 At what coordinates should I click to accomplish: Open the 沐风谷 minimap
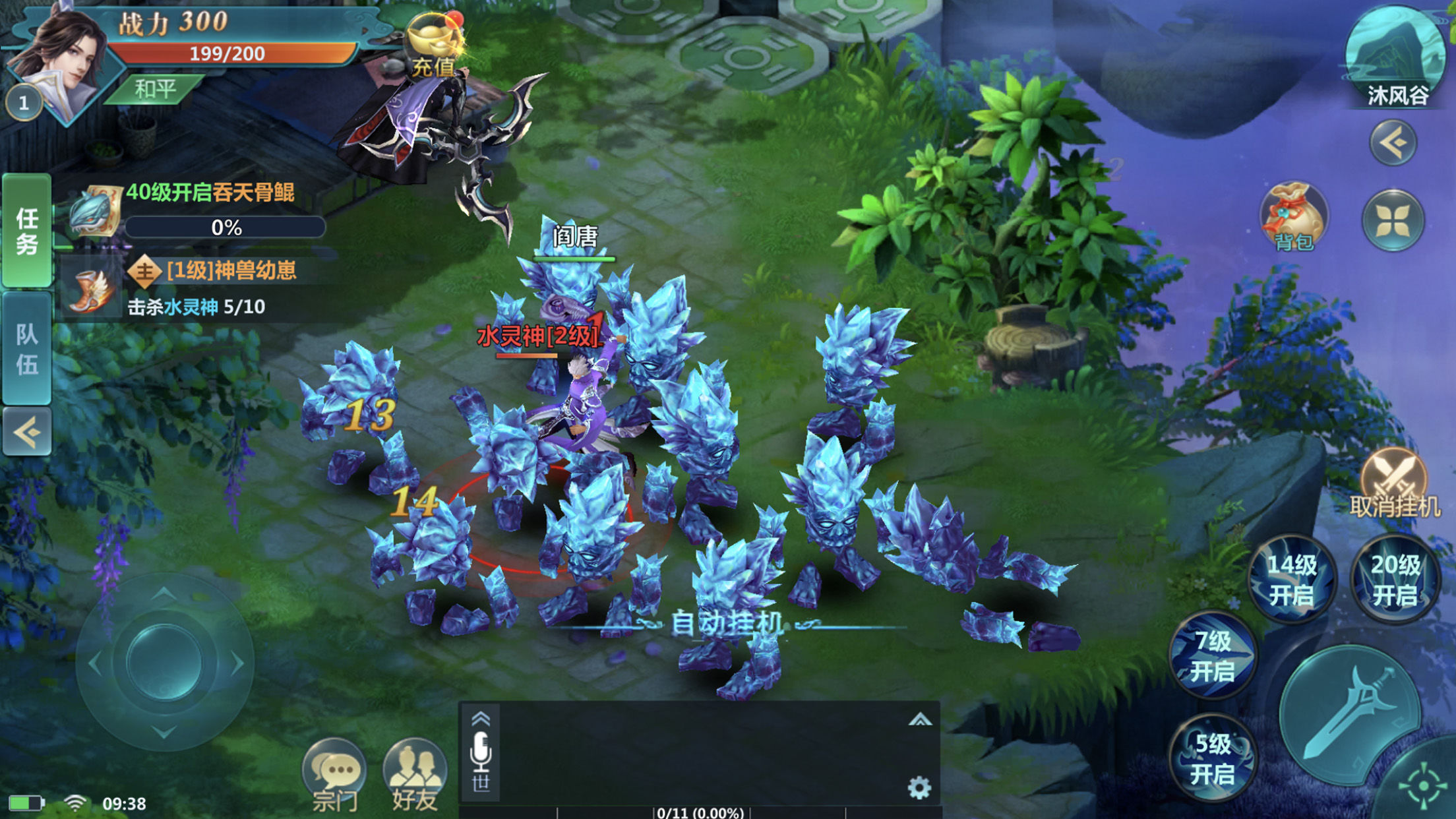[1395, 56]
